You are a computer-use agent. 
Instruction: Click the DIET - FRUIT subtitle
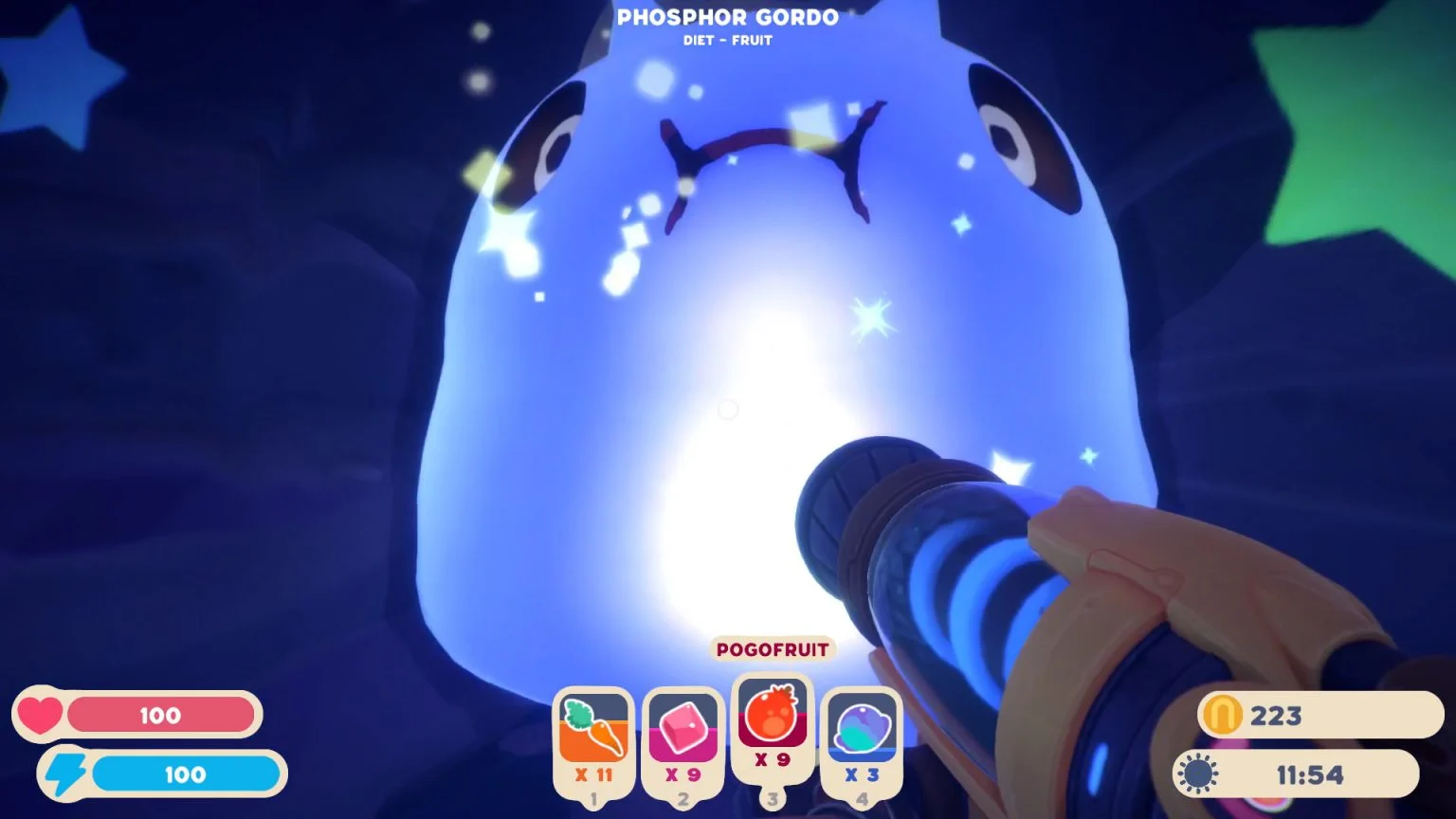point(727,40)
